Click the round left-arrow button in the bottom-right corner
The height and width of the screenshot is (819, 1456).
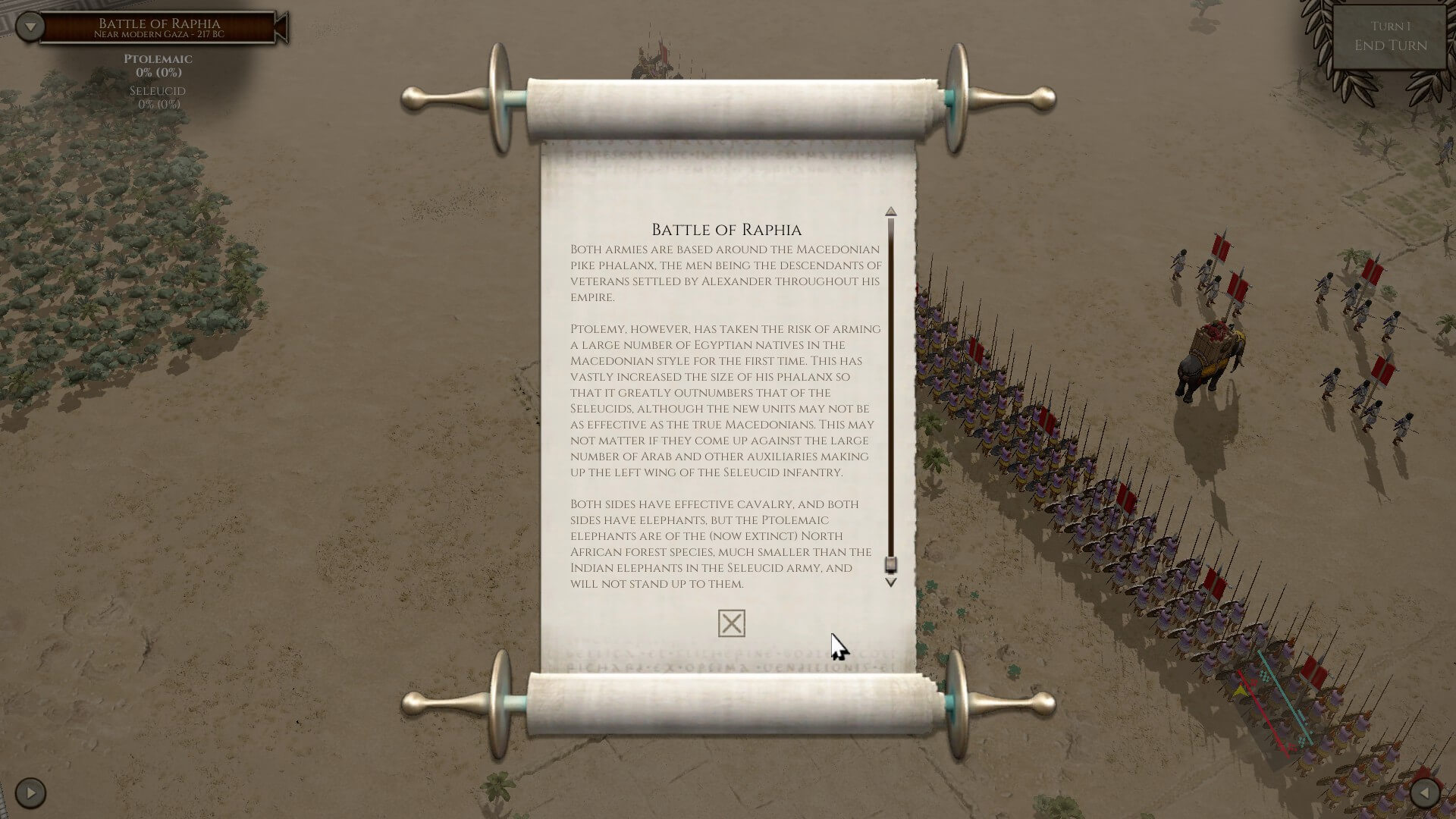coord(1424,793)
